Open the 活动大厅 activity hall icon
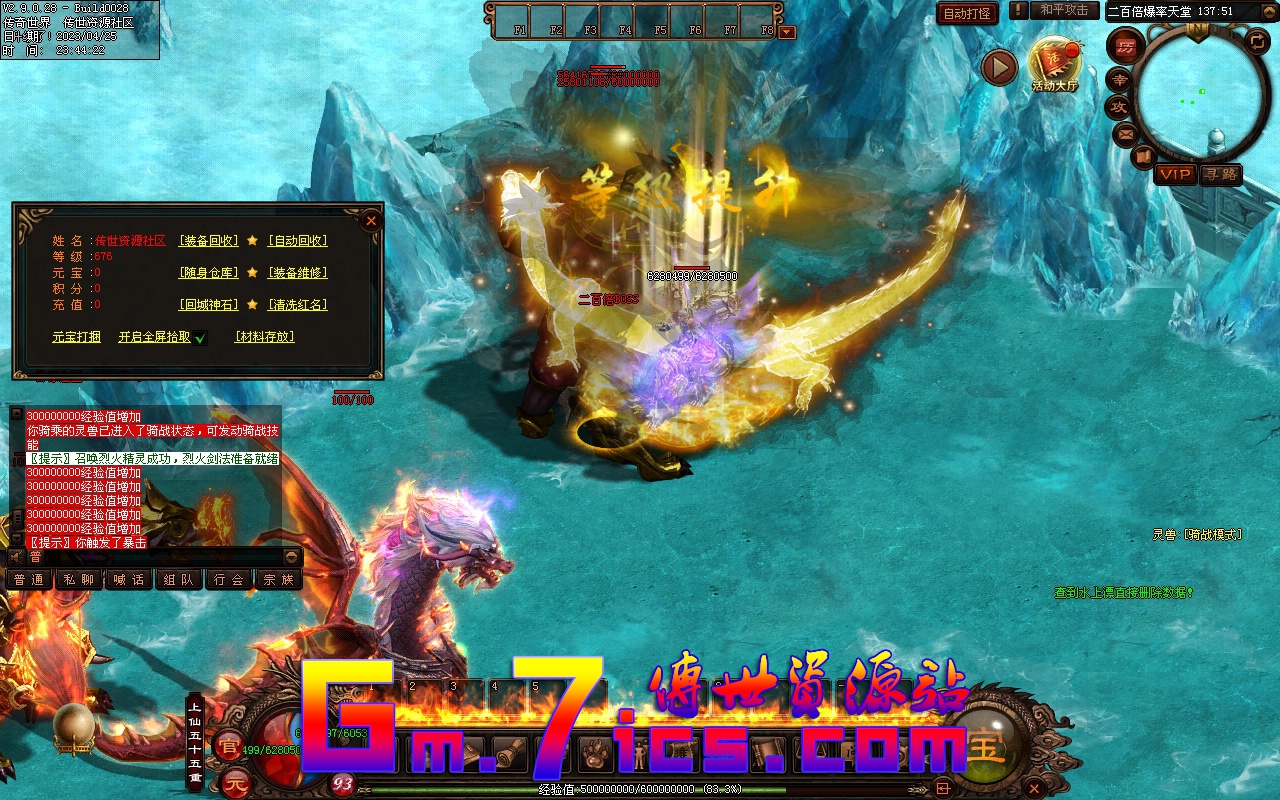1280x800 pixels. point(1055,64)
